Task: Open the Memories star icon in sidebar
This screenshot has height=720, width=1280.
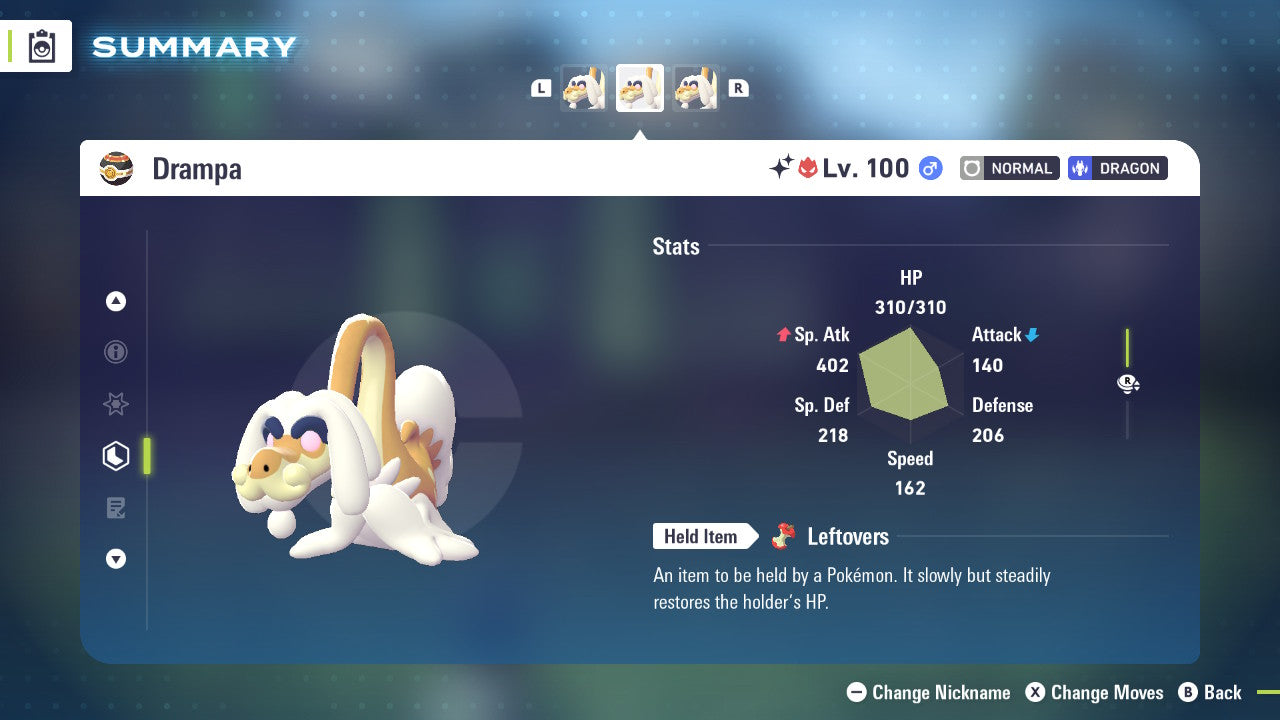Action: pos(116,404)
